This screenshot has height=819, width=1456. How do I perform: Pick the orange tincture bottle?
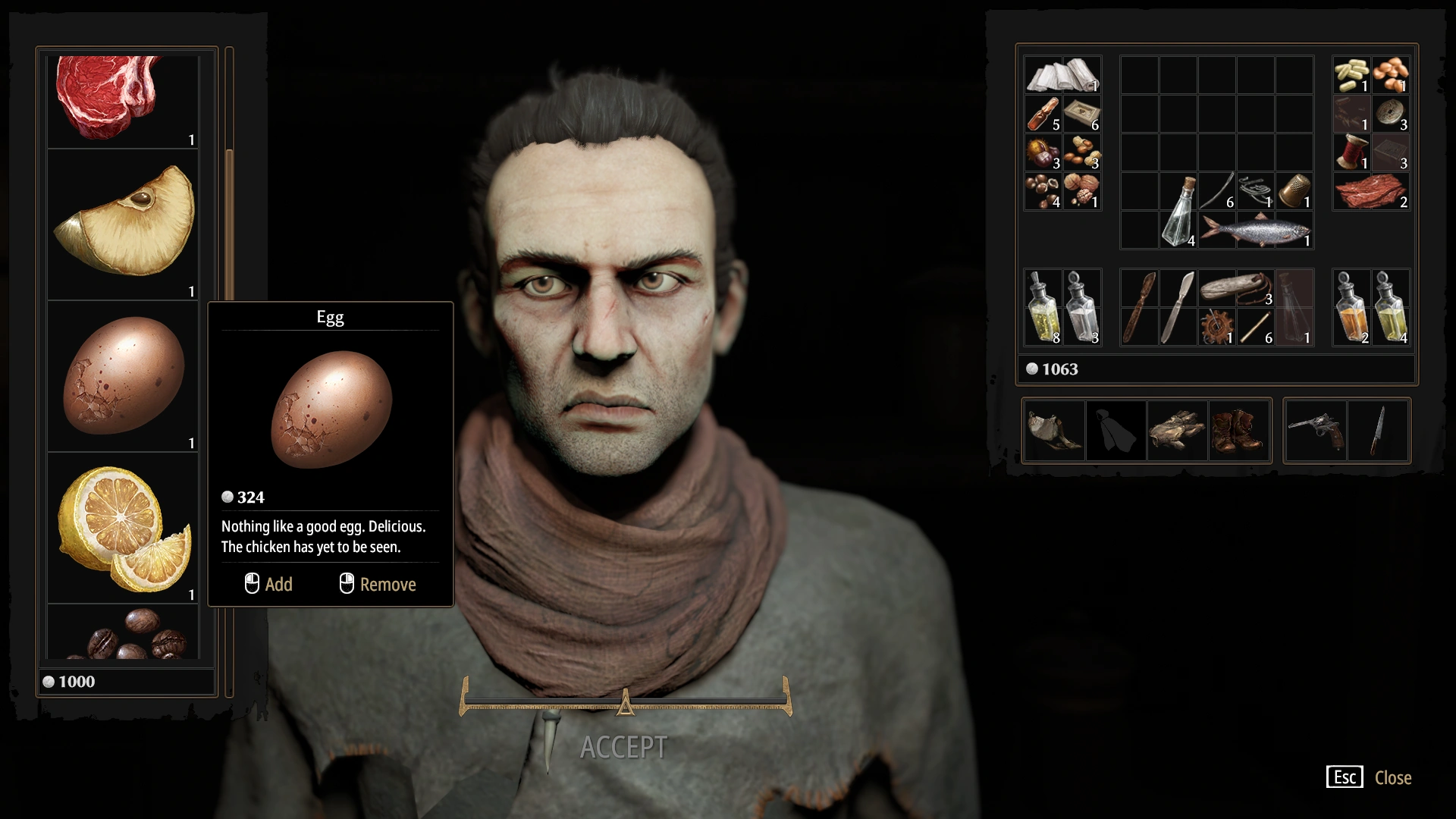tap(1352, 308)
